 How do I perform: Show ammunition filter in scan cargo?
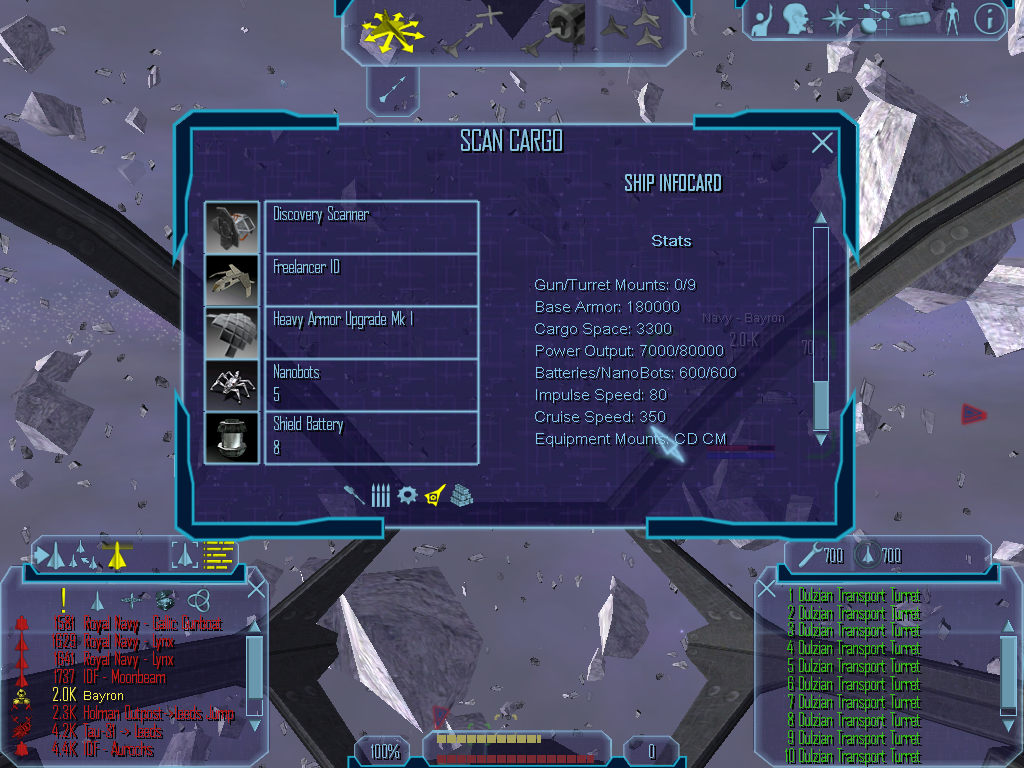tap(380, 495)
